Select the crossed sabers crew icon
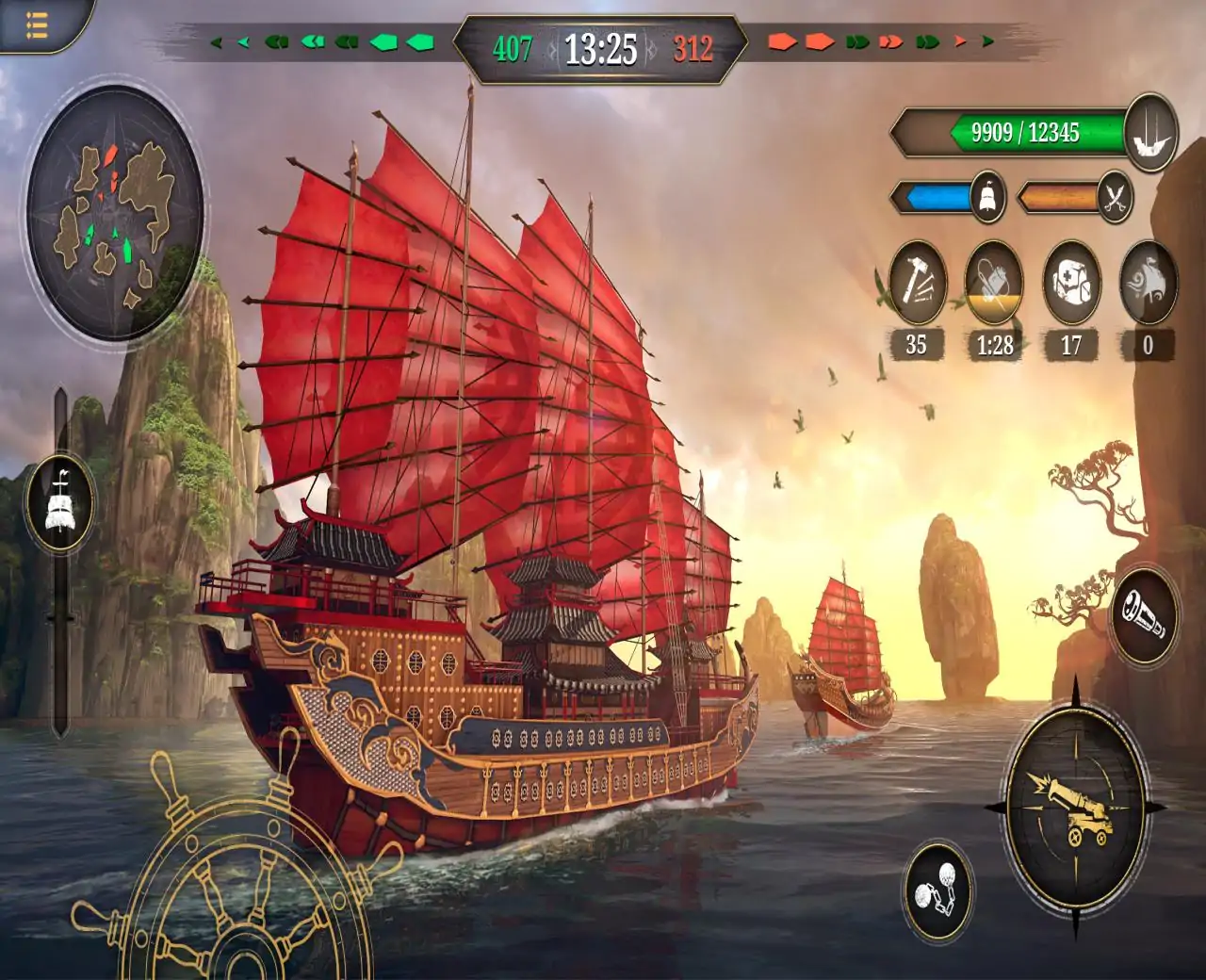This screenshot has width=1206, height=980. (1115, 199)
